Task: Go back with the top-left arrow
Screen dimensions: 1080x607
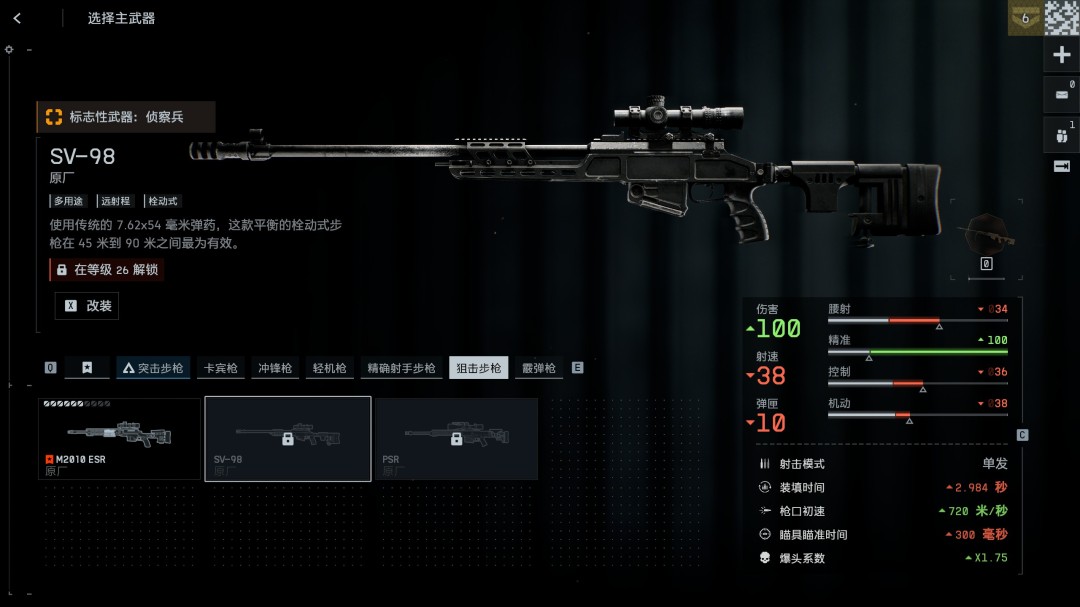Action: tap(18, 18)
